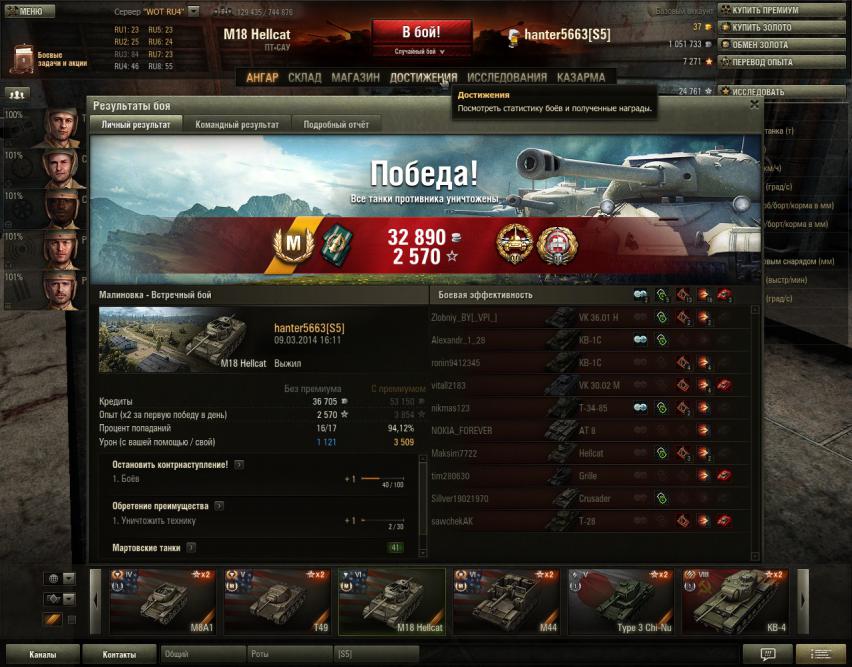Open the Каналы chat channels

pos(42,655)
